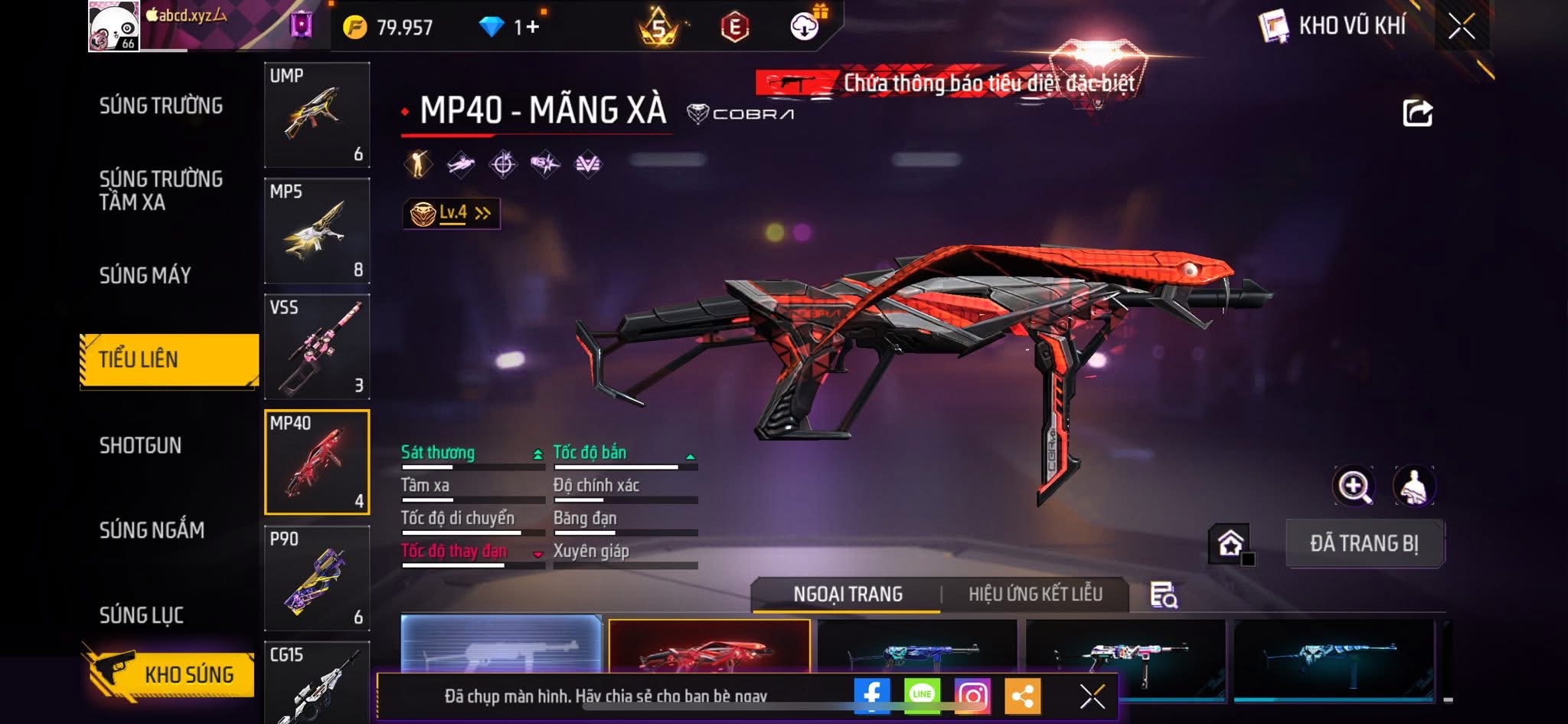Close the weapon armory screen
1568x724 pixels.
(x=1461, y=27)
